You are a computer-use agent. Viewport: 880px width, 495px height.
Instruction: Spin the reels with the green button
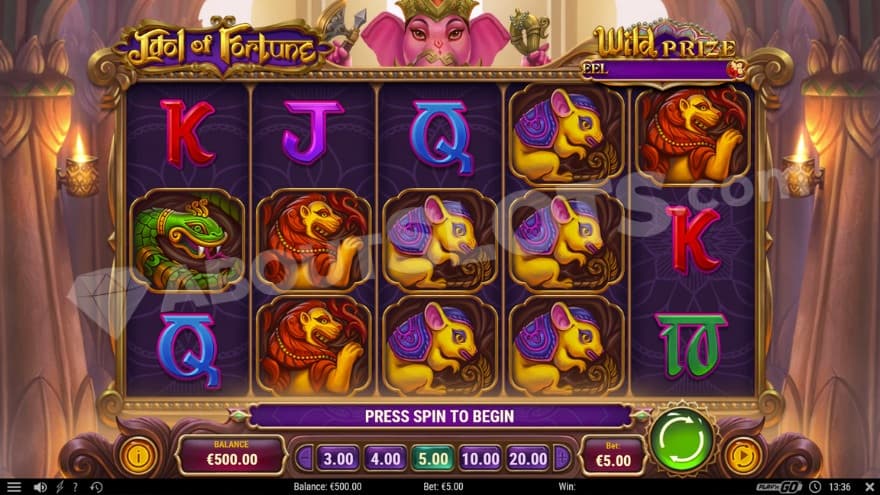click(682, 439)
